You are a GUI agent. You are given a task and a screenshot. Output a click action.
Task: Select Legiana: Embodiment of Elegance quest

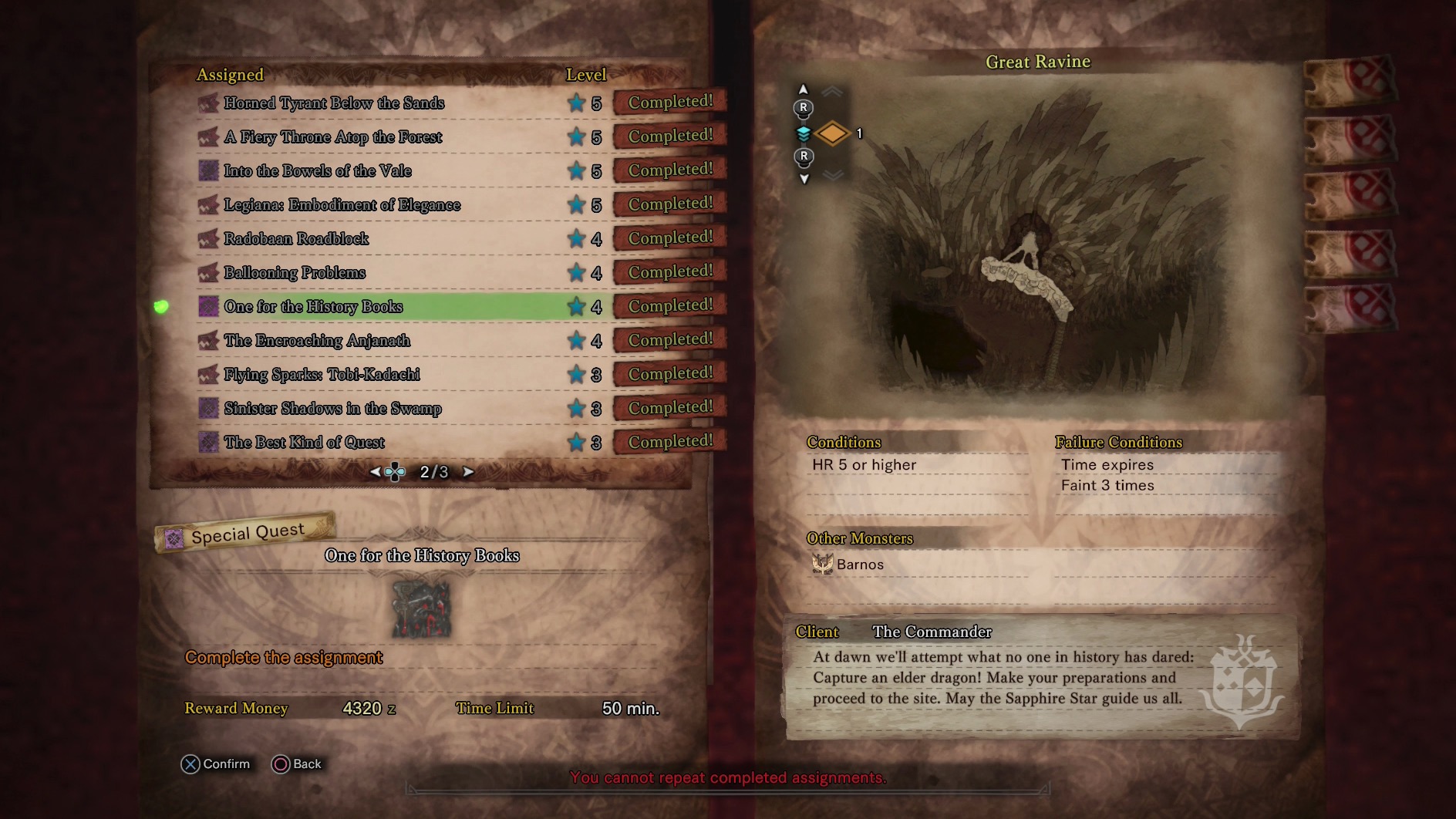[342, 204]
